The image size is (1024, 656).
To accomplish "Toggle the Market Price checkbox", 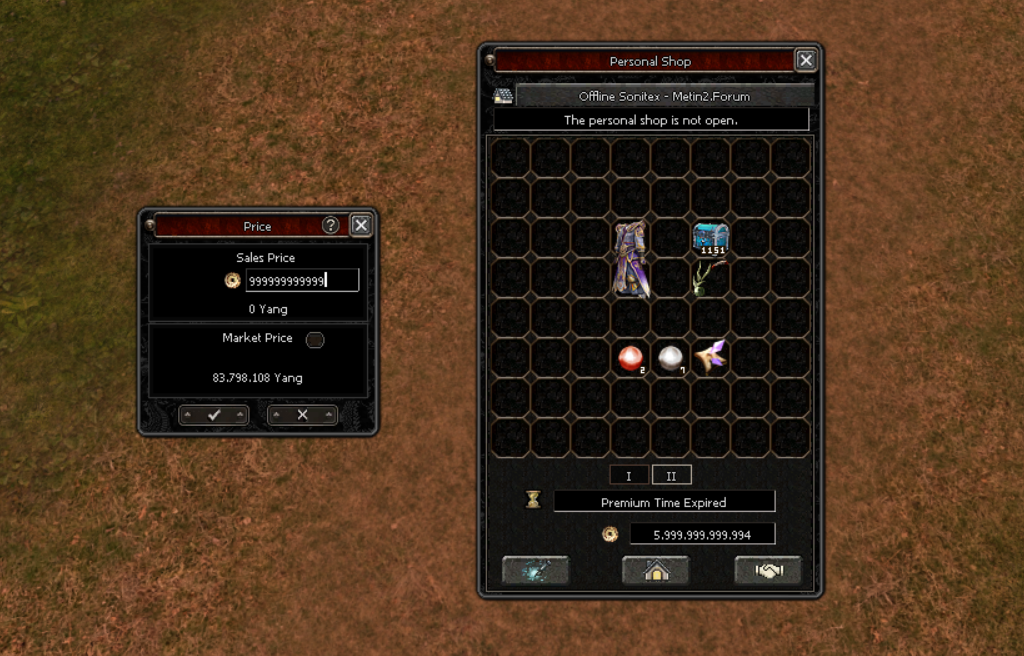I will 314,340.
